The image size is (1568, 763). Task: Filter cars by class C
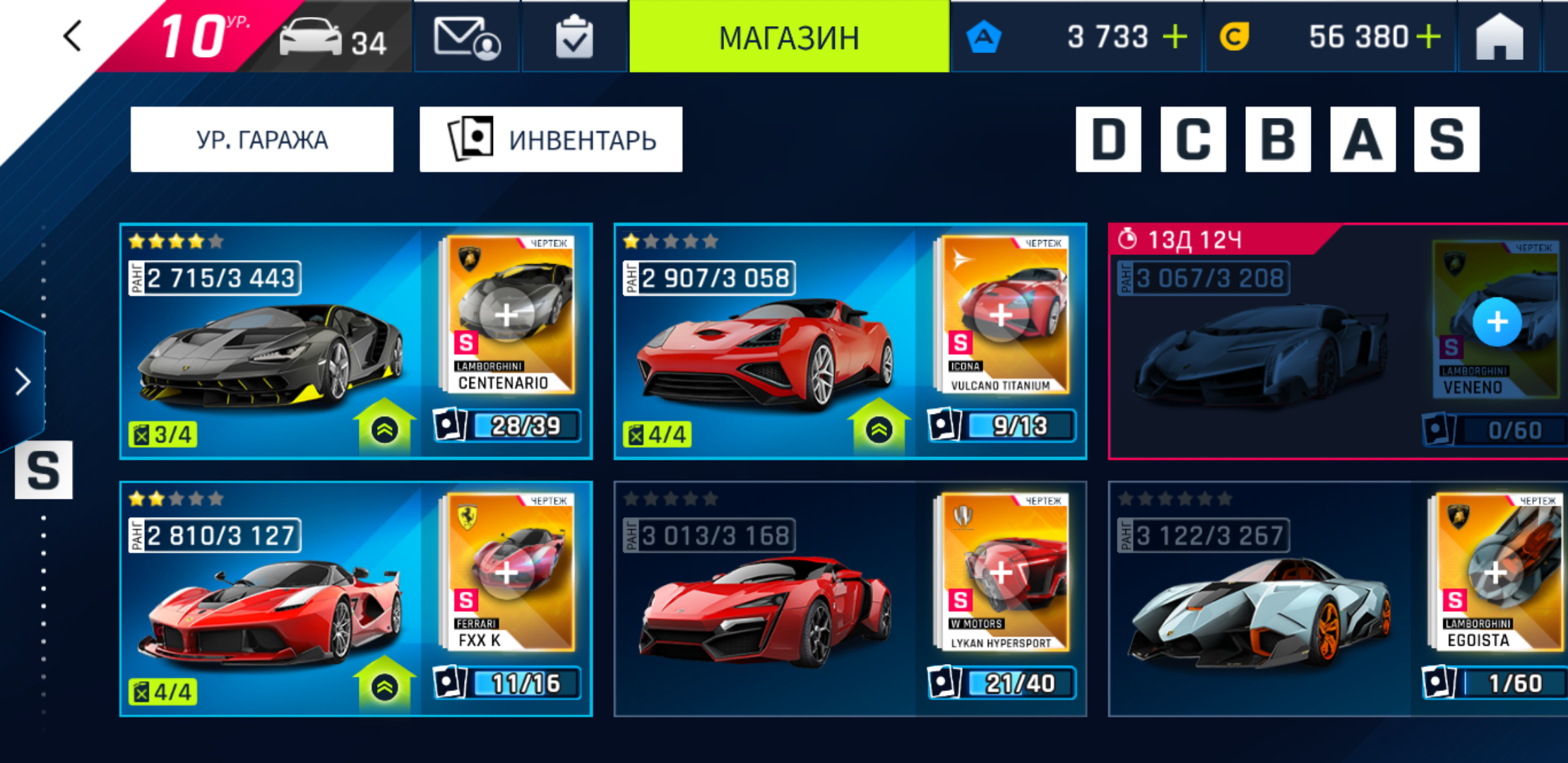(x=1193, y=139)
